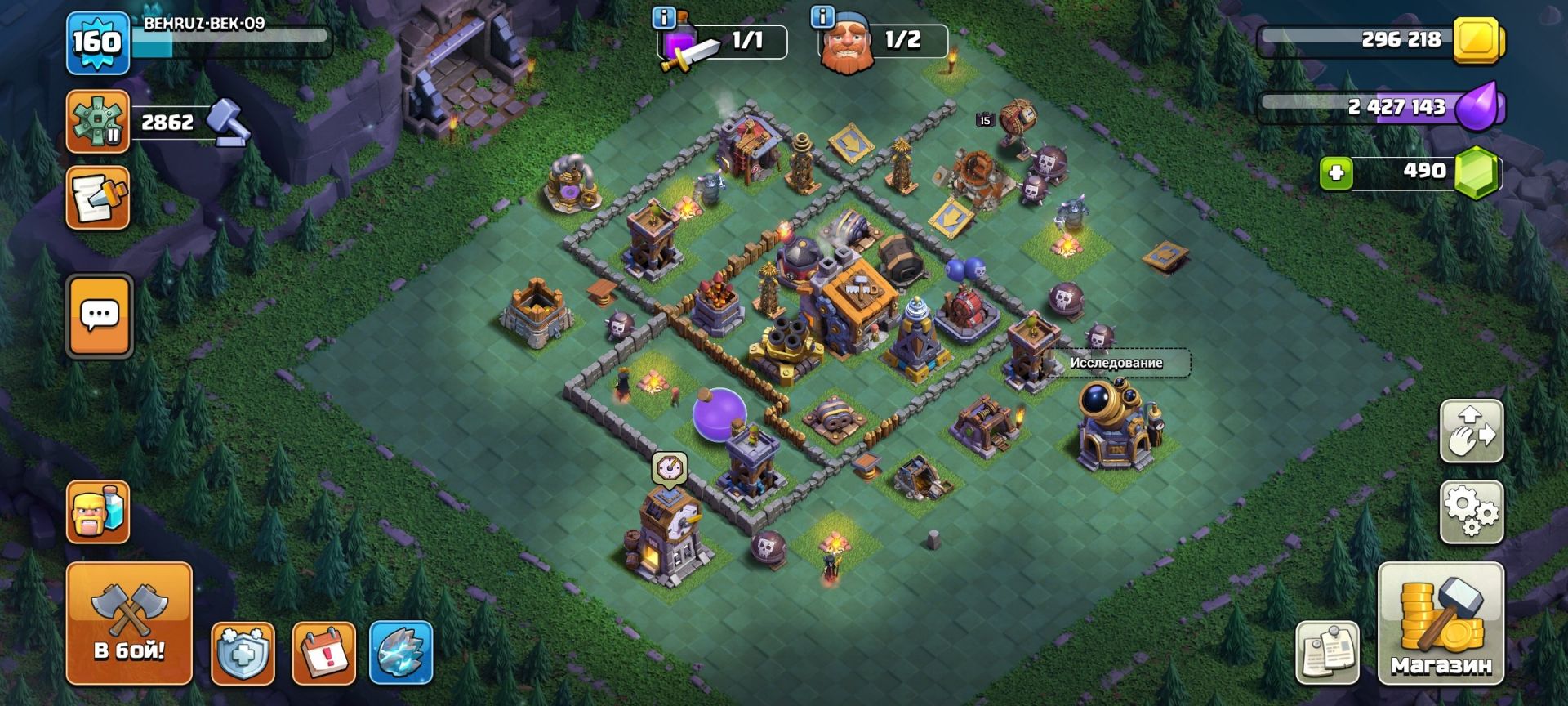The image size is (1568, 706).
Task: Open the Магазин shop
Action: pyautogui.click(x=1441, y=623)
